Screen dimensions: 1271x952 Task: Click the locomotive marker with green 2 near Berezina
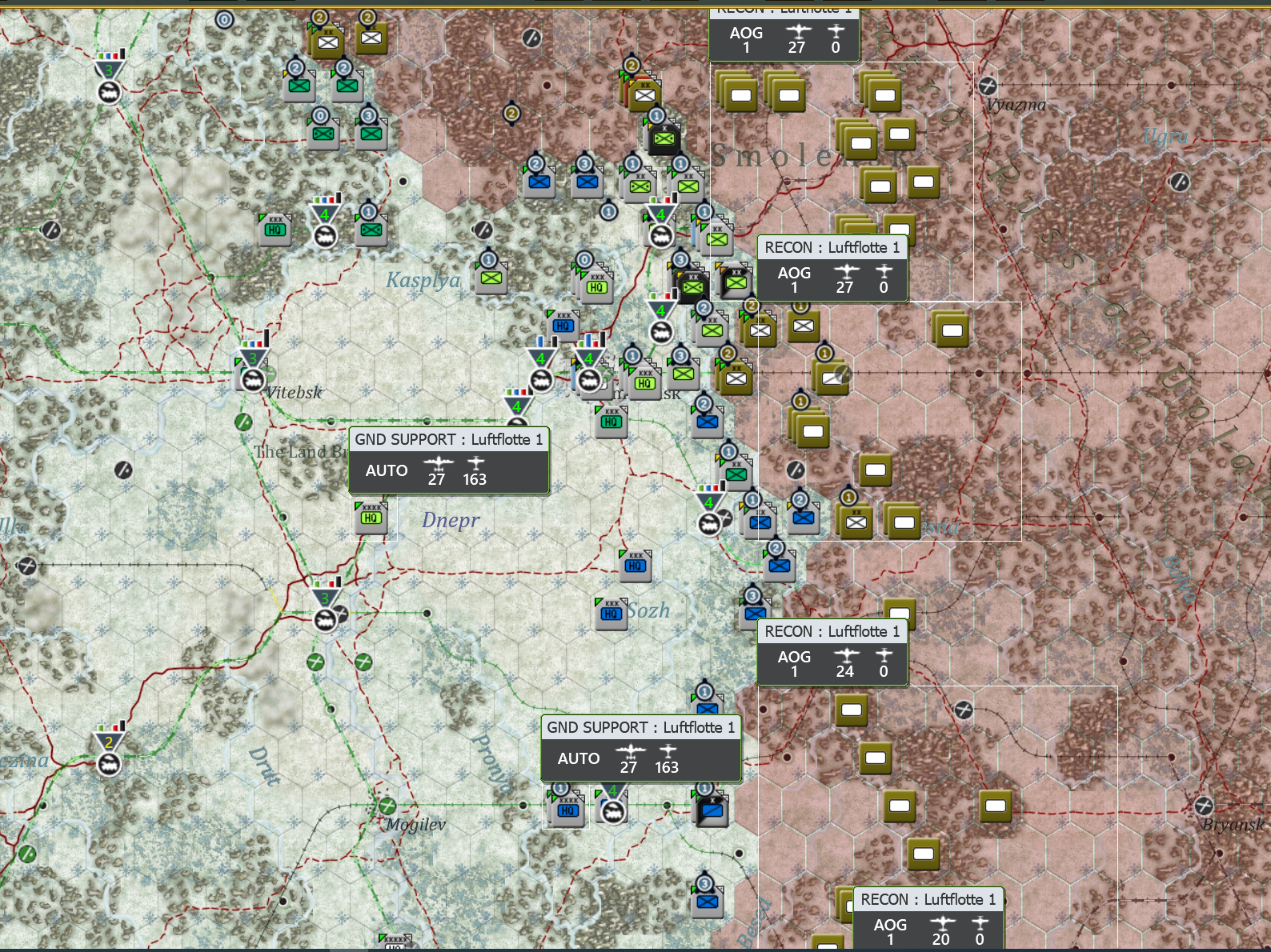pos(108,766)
